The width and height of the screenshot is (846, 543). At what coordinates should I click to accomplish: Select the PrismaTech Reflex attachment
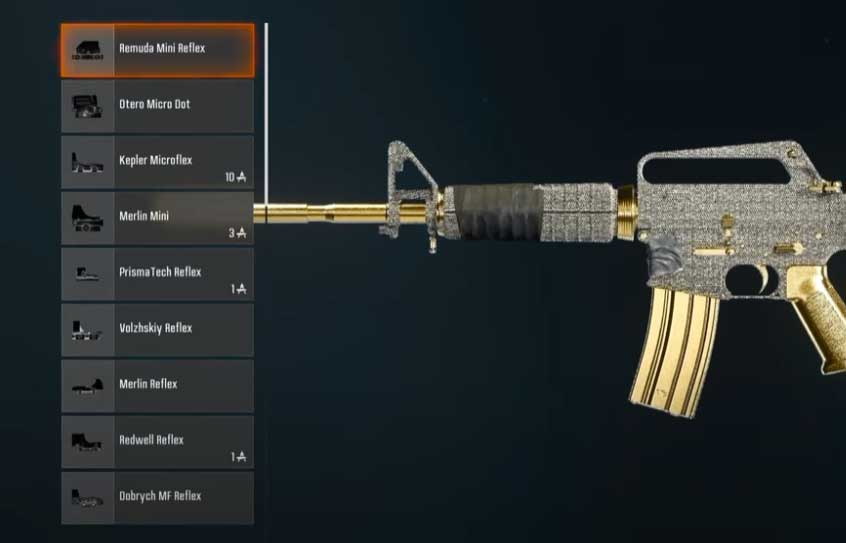[158, 273]
